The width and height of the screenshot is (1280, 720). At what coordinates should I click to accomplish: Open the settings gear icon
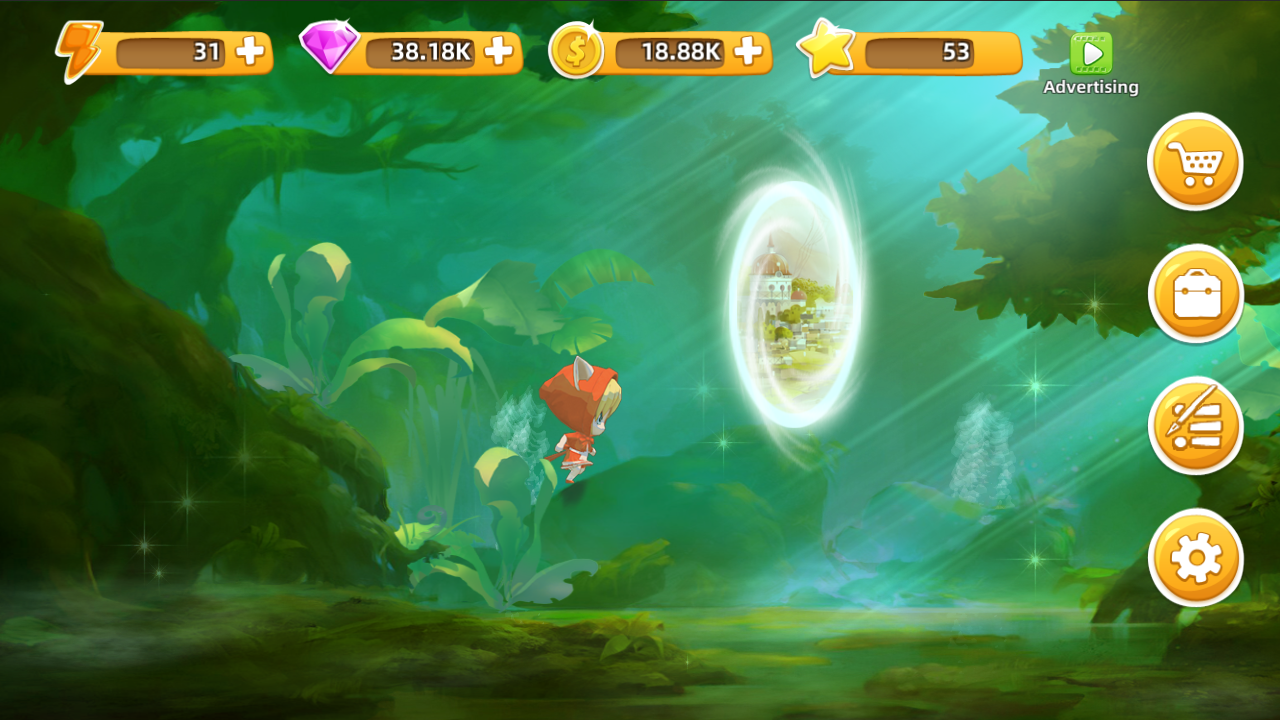coord(1196,557)
